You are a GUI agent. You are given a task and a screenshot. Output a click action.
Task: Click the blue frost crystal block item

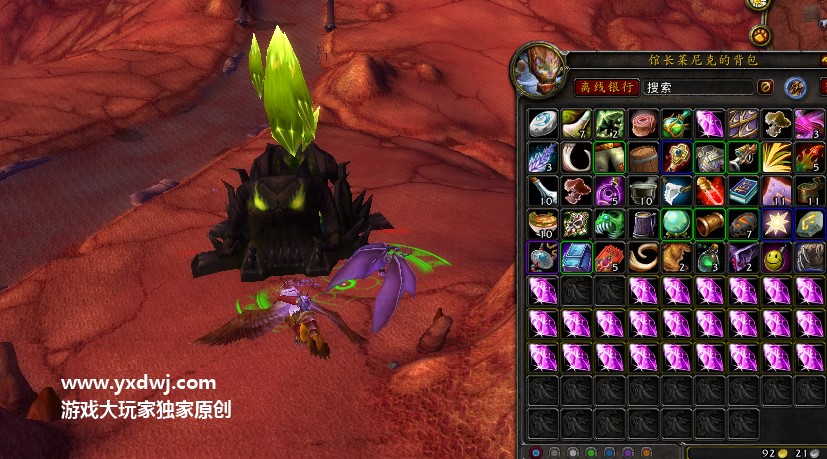[575, 258]
